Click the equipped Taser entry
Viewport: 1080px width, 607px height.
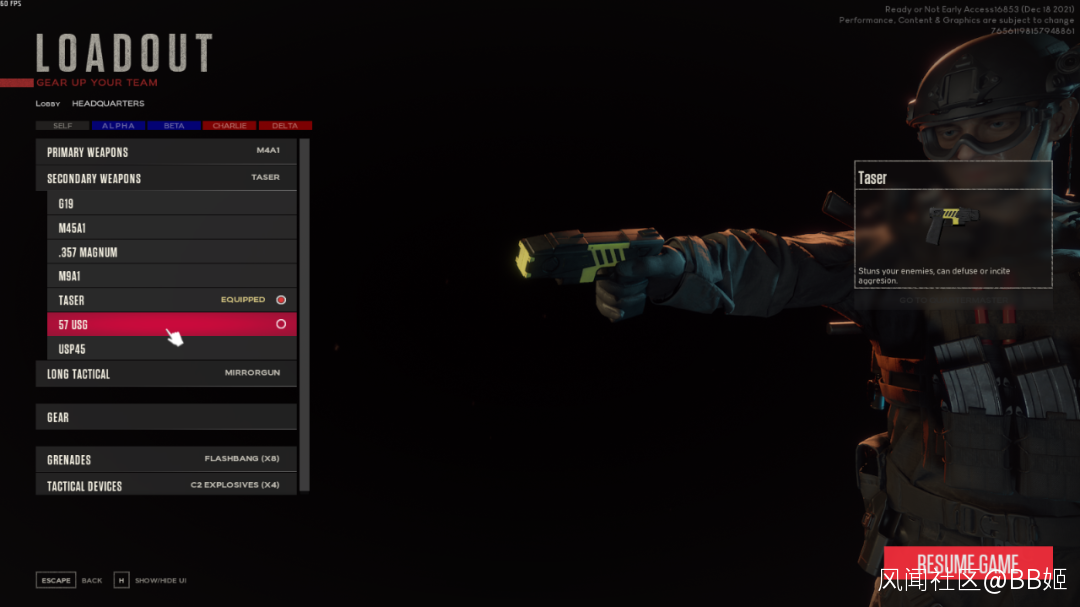click(172, 300)
